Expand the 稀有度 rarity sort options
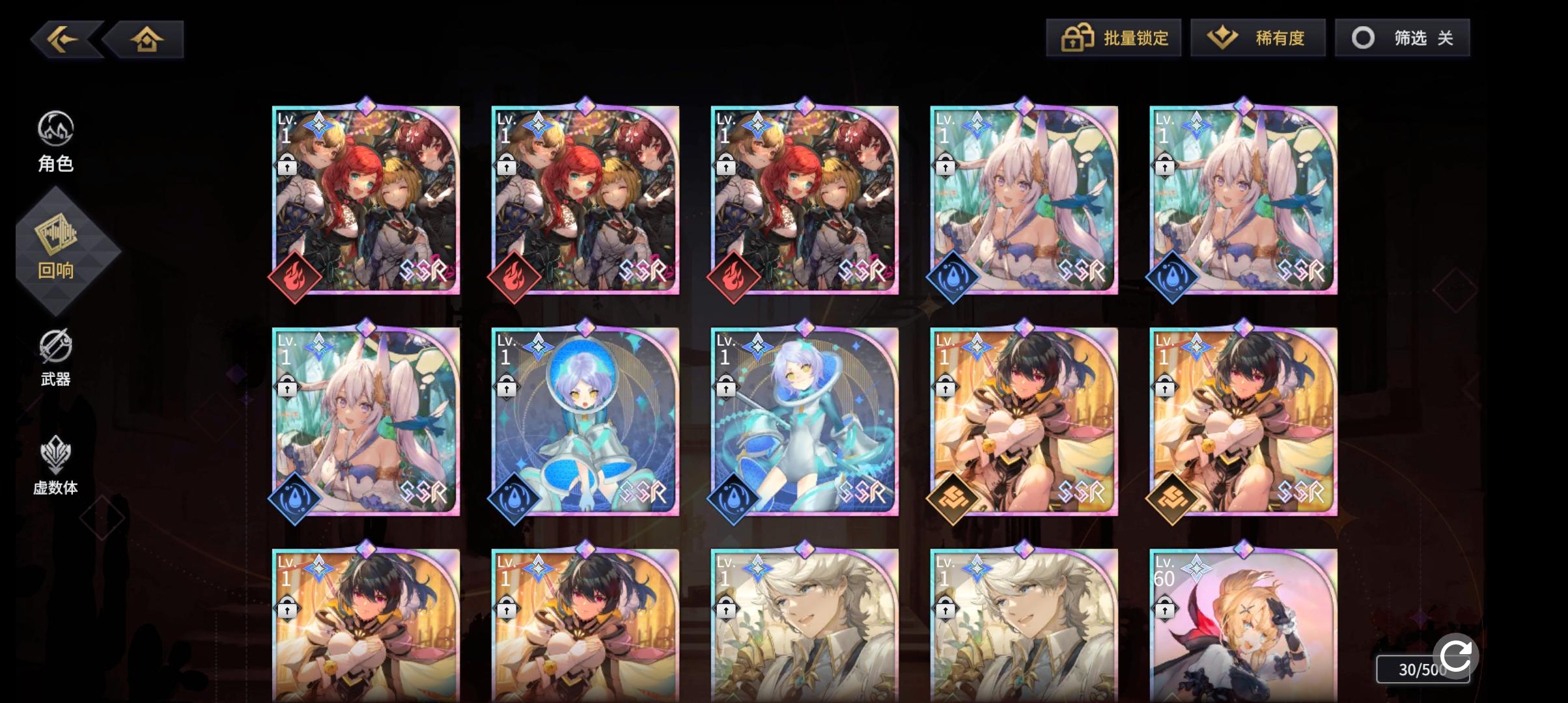1568x703 pixels. pyautogui.click(x=1258, y=38)
